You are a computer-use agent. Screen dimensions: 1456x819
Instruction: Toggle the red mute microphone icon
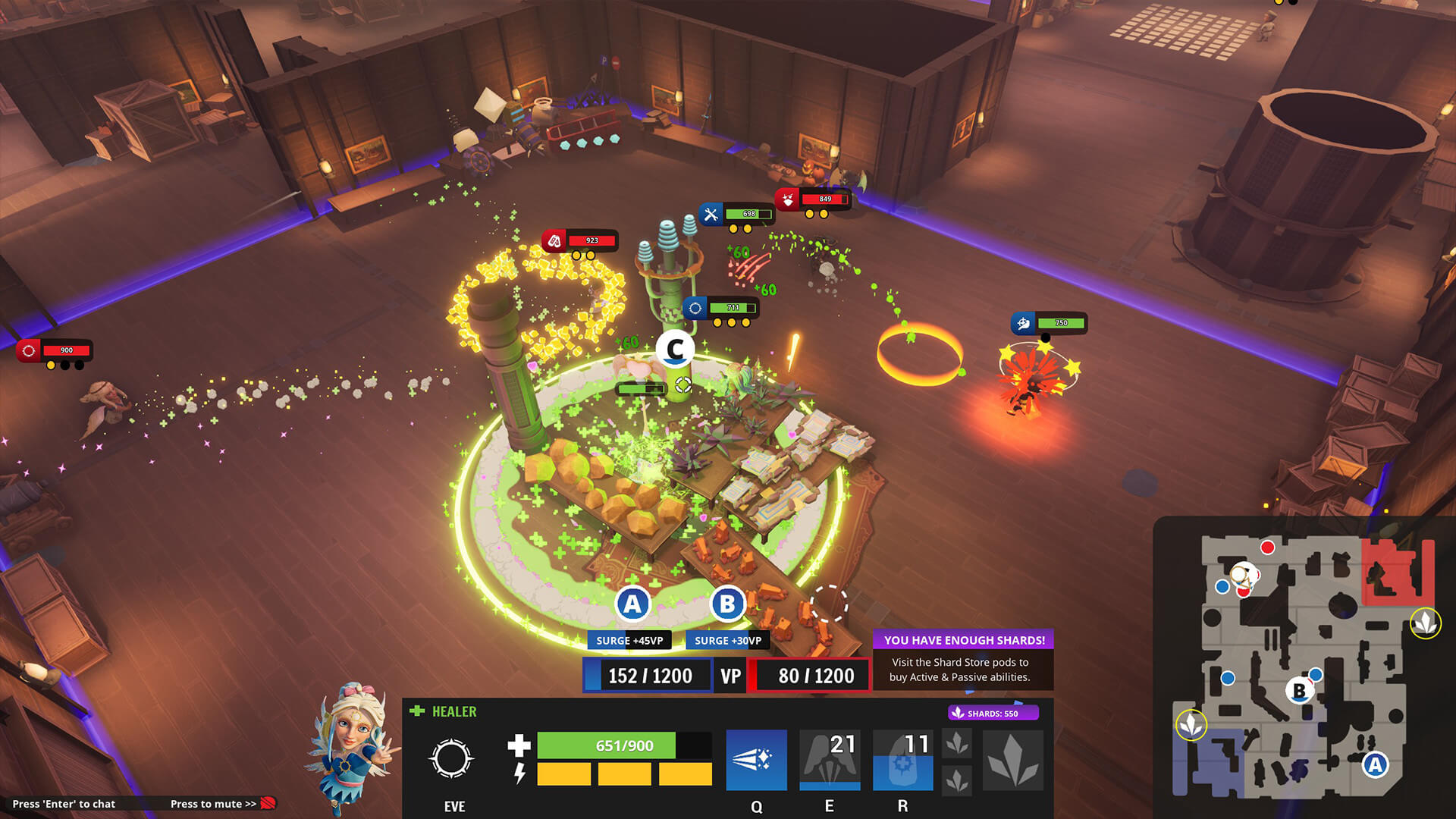(x=268, y=803)
